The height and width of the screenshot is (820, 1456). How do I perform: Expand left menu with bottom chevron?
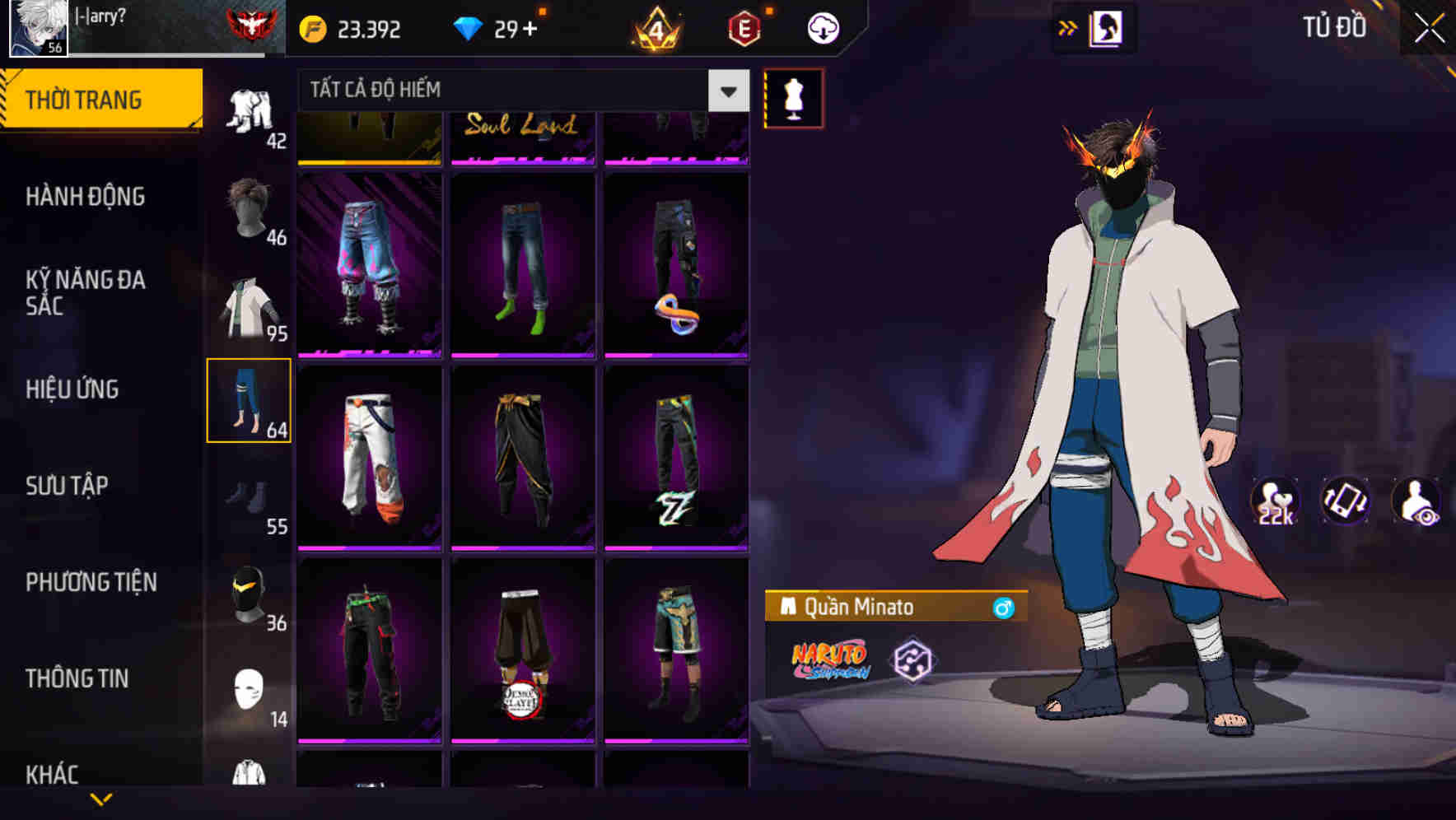point(101,799)
